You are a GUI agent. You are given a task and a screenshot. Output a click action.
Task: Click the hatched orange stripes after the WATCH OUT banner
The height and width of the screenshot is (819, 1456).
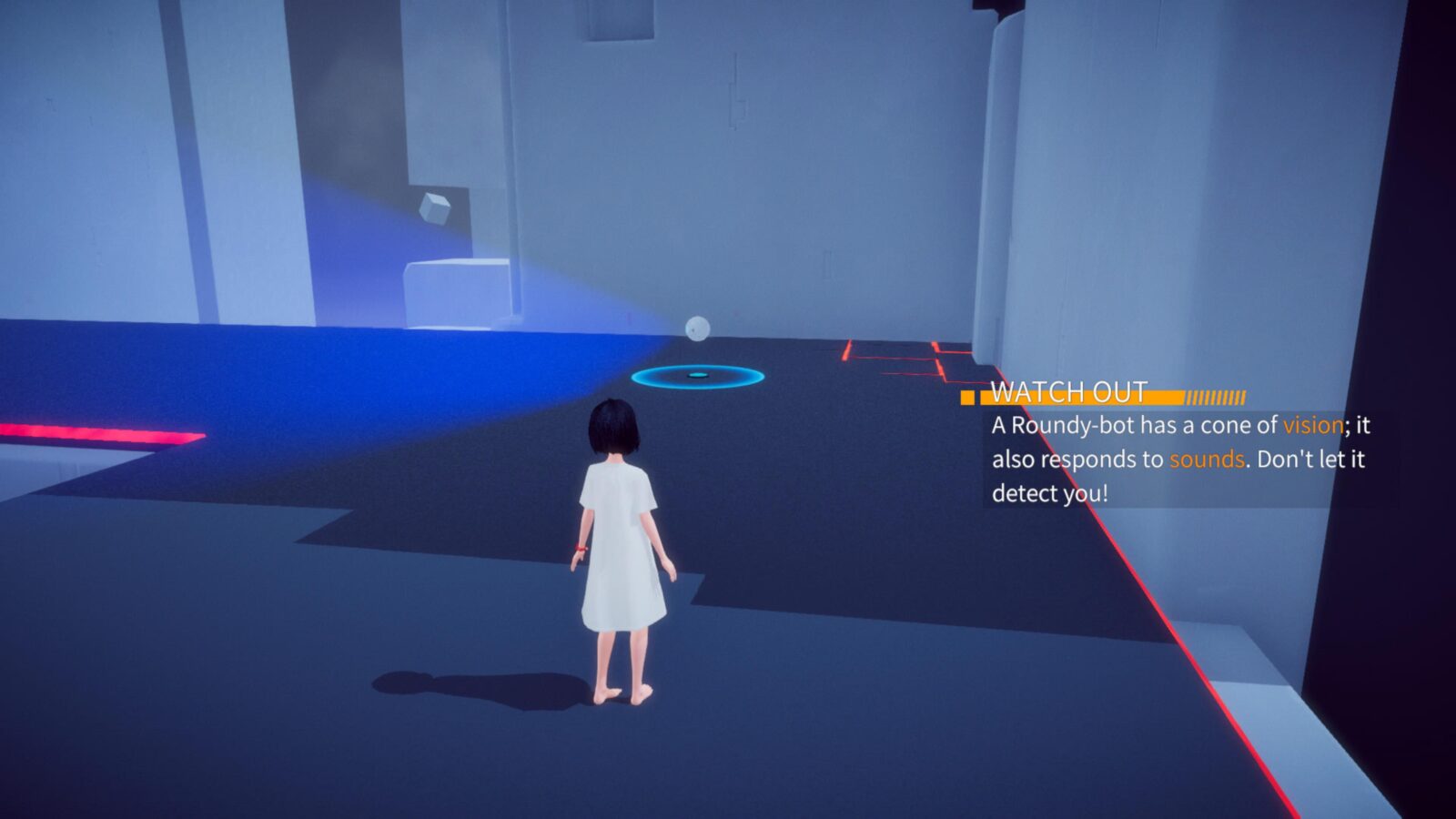pyautogui.click(x=1217, y=395)
